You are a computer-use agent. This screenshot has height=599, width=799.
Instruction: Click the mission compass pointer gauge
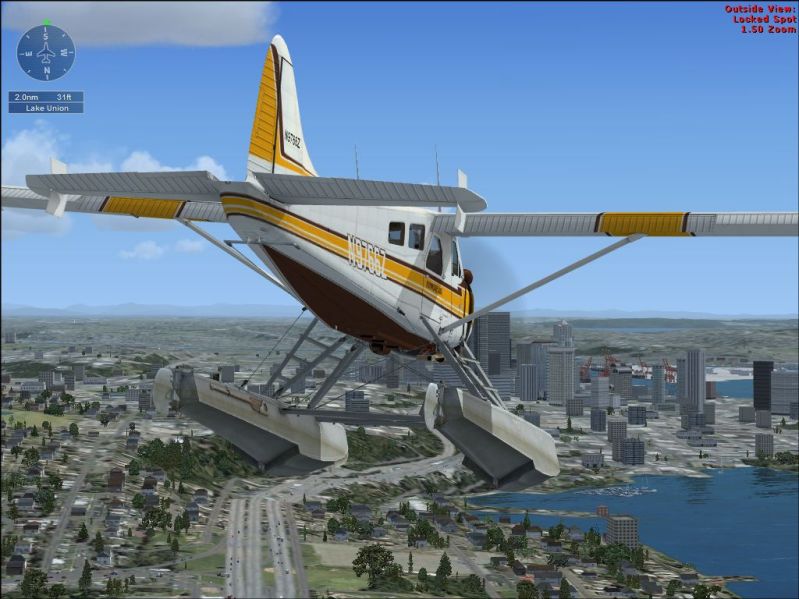click(45, 52)
